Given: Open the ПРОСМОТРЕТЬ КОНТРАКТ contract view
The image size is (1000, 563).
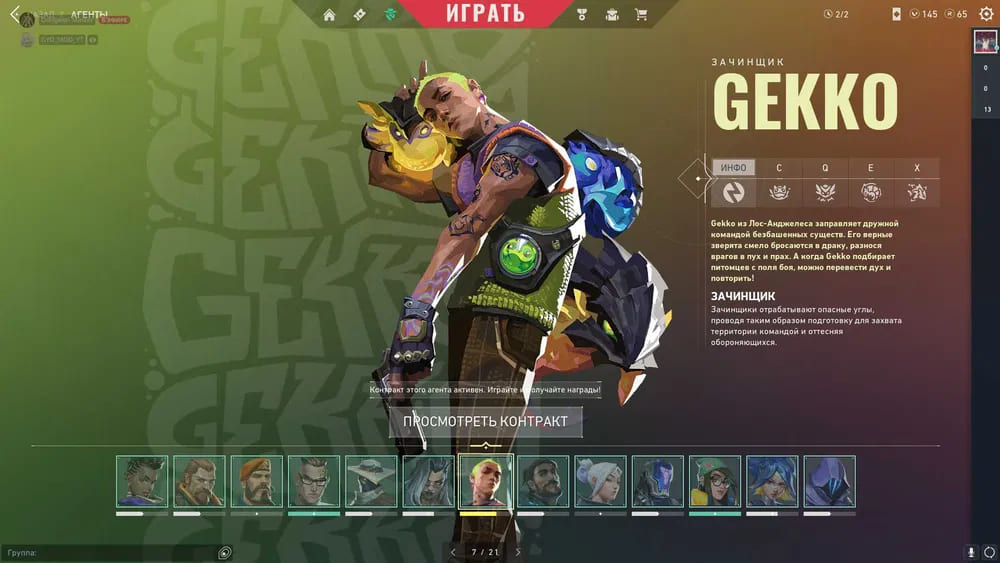Looking at the screenshot, I should click(x=485, y=421).
